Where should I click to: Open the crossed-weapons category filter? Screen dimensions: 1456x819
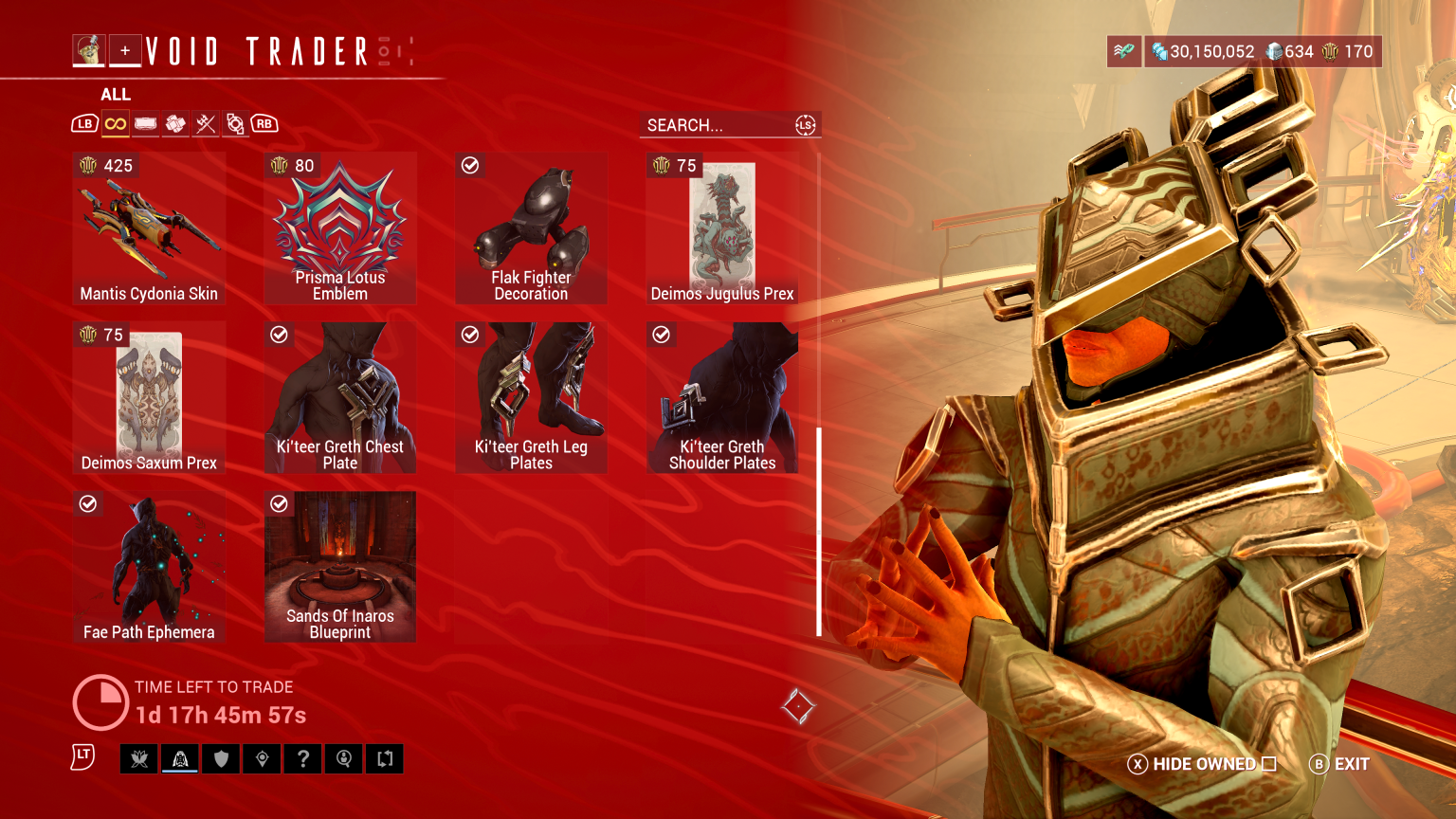[x=206, y=123]
